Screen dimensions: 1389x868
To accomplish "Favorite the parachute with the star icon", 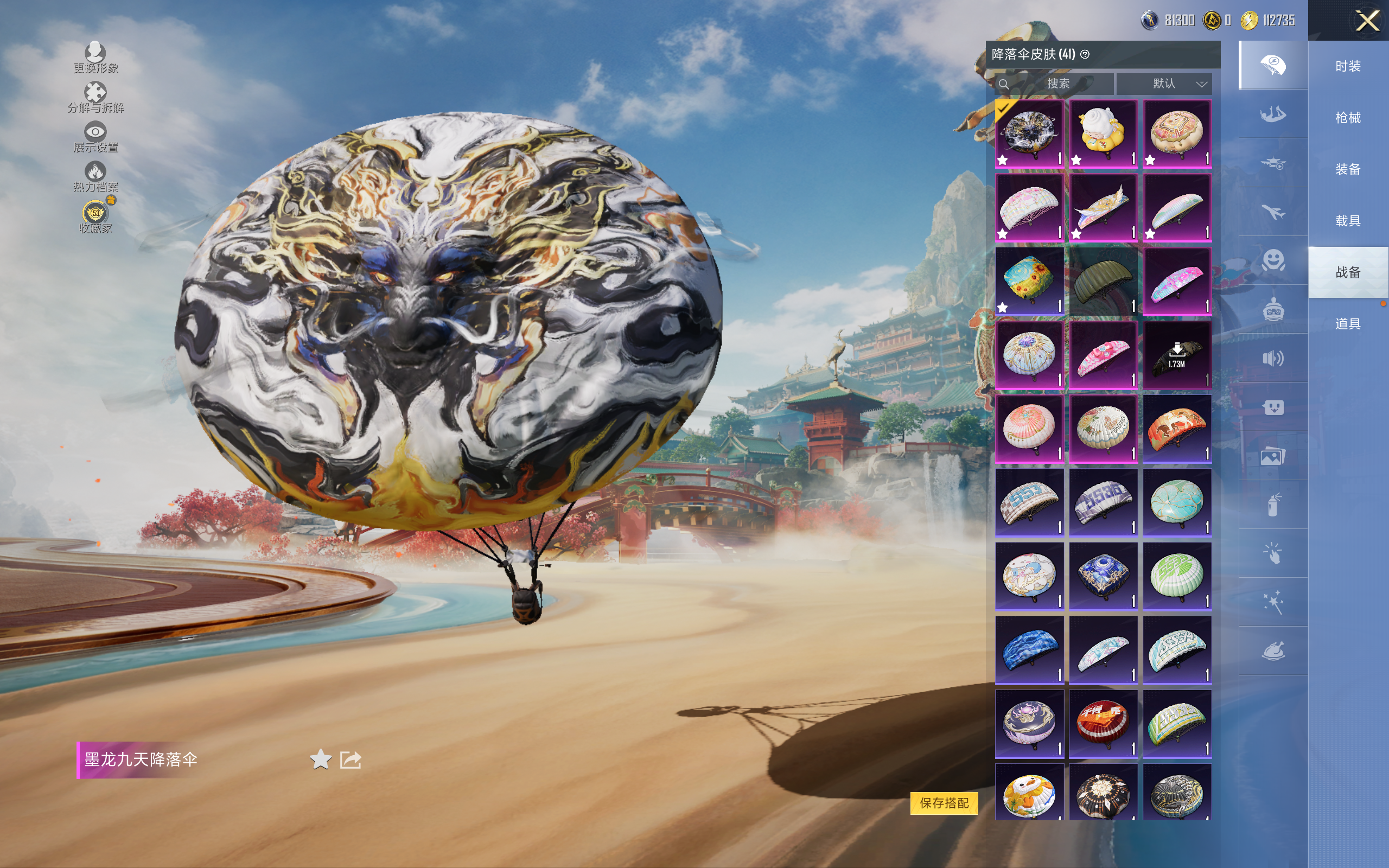I will (x=320, y=759).
